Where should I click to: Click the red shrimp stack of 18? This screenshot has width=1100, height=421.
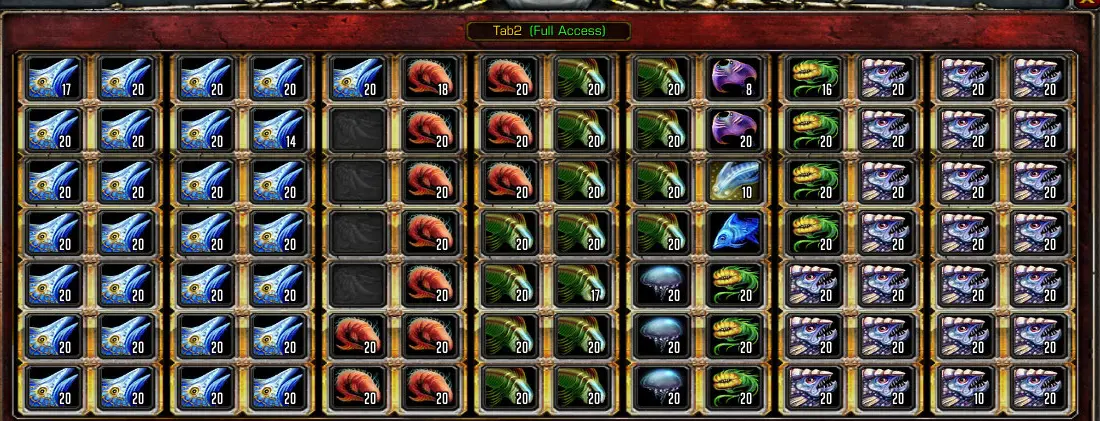click(430, 78)
